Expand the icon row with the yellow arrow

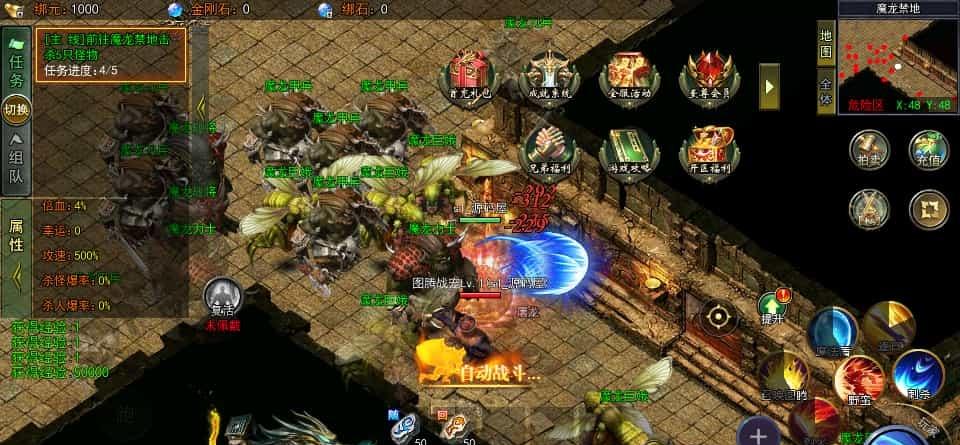point(769,87)
